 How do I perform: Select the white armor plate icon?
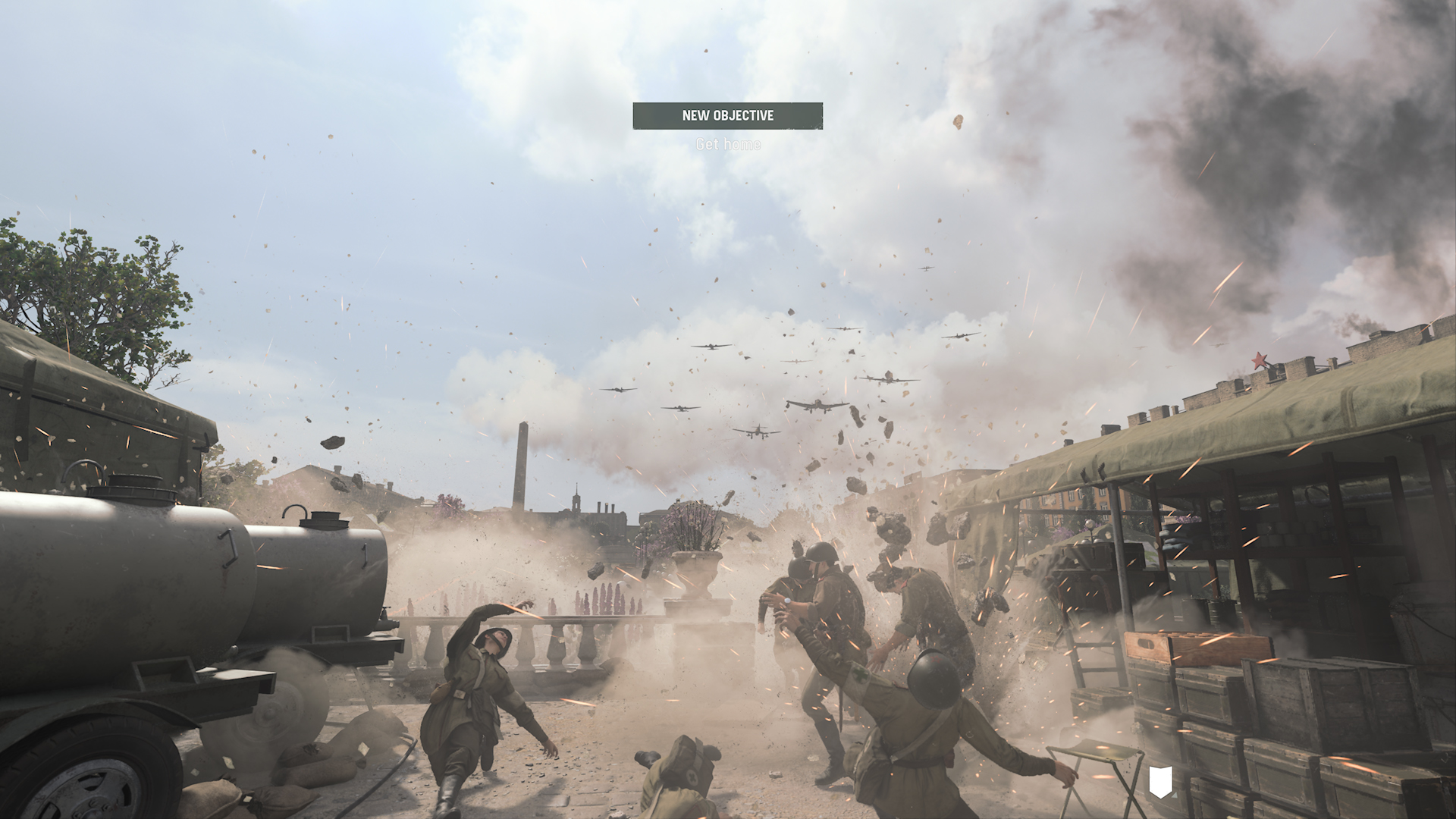1160,781
